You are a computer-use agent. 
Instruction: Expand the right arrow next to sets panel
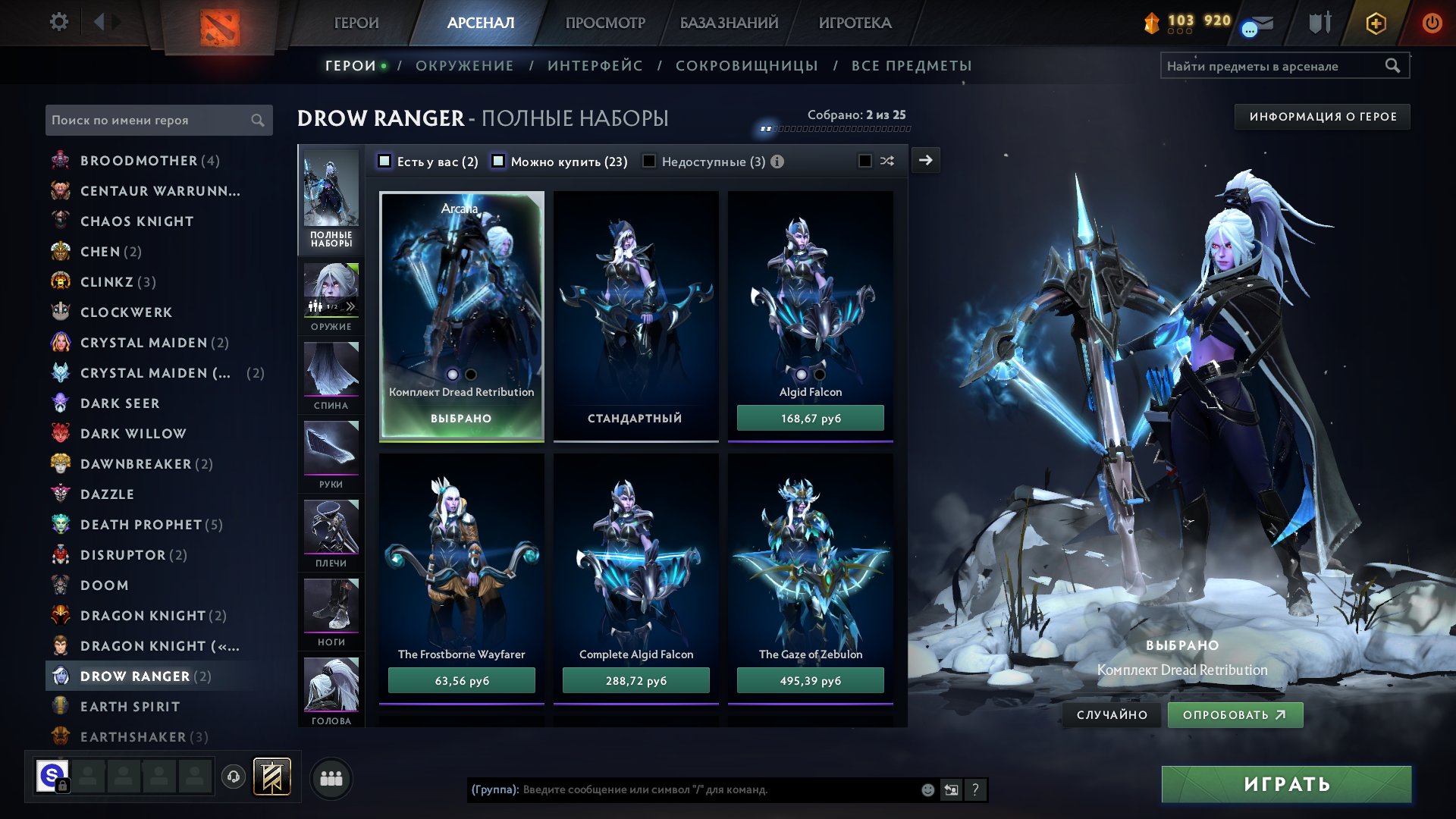click(924, 161)
